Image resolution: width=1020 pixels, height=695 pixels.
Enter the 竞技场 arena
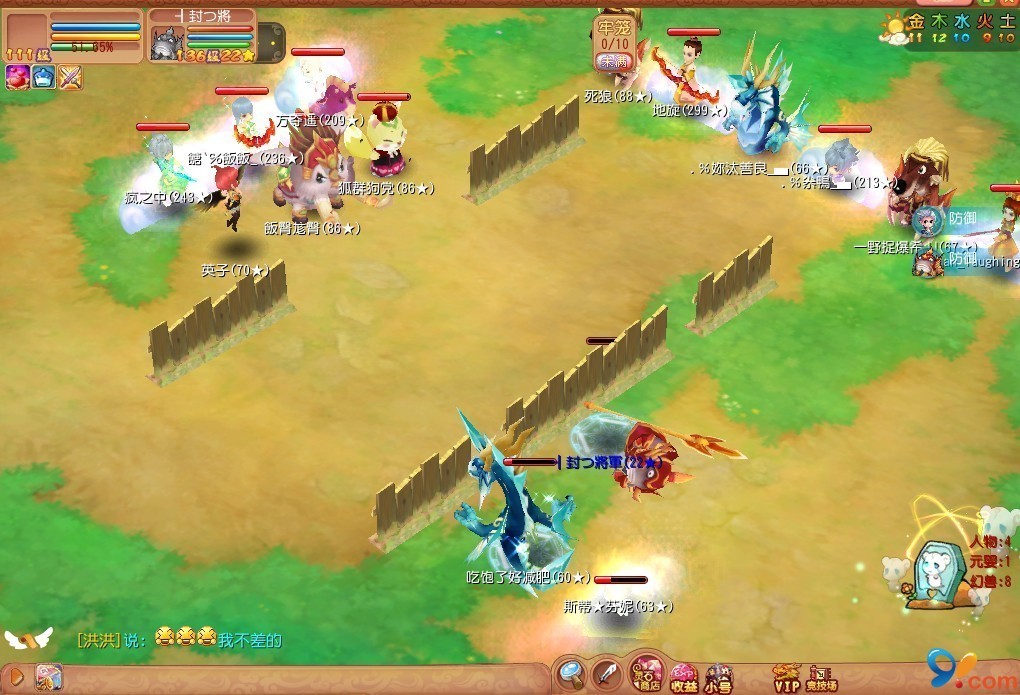pyautogui.click(x=821, y=677)
